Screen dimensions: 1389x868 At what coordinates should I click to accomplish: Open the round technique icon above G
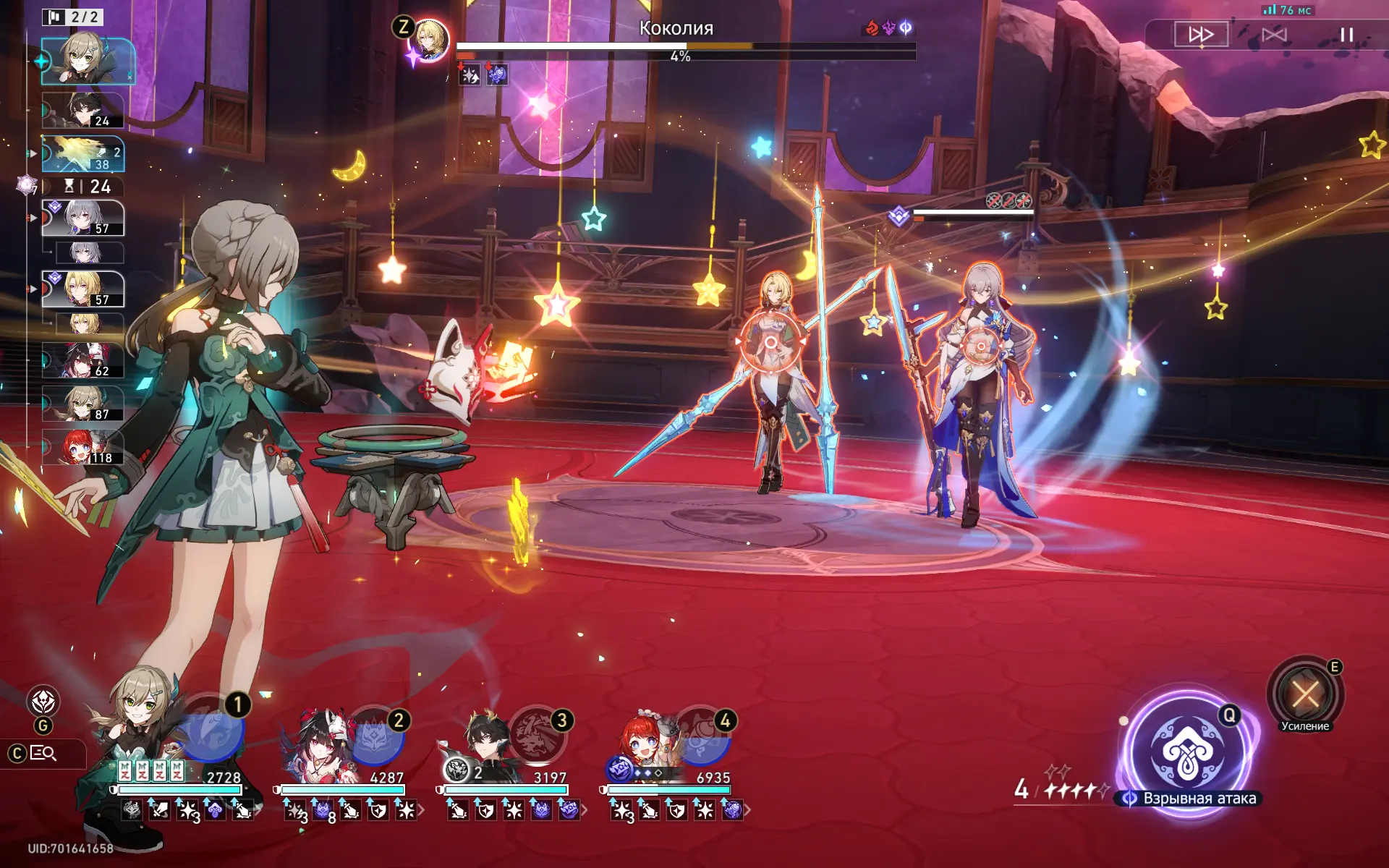pos(43,701)
